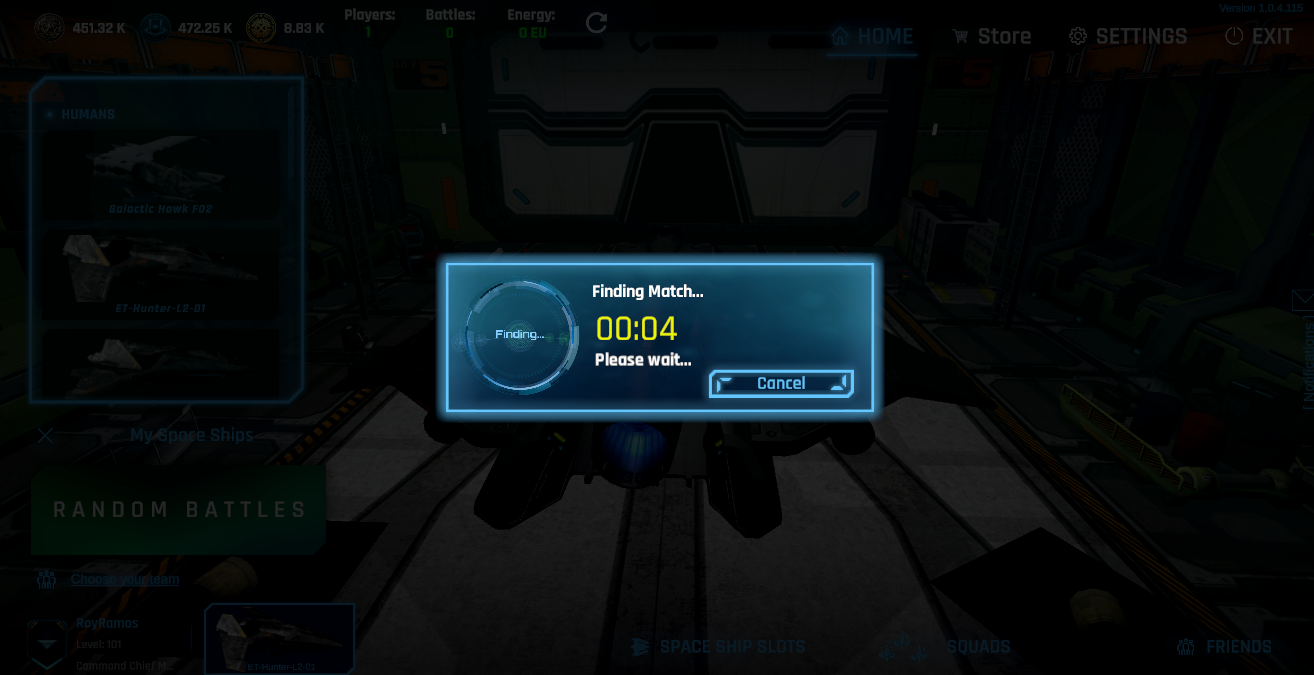Exit the game via EXIT

click(1259, 37)
